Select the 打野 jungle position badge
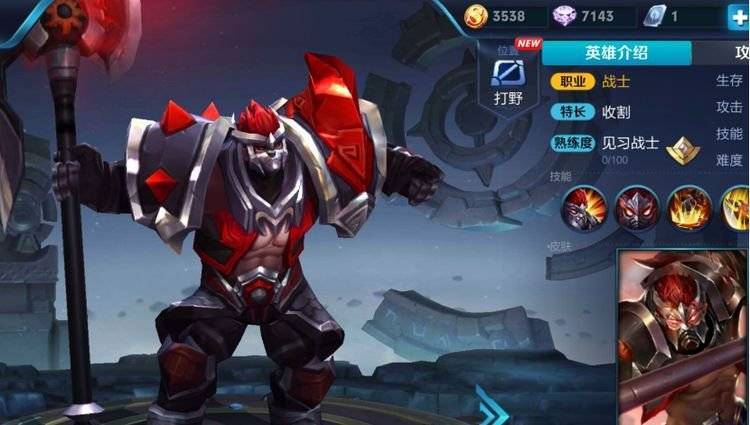Viewport: 750px width, 425px height. click(x=509, y=80)
